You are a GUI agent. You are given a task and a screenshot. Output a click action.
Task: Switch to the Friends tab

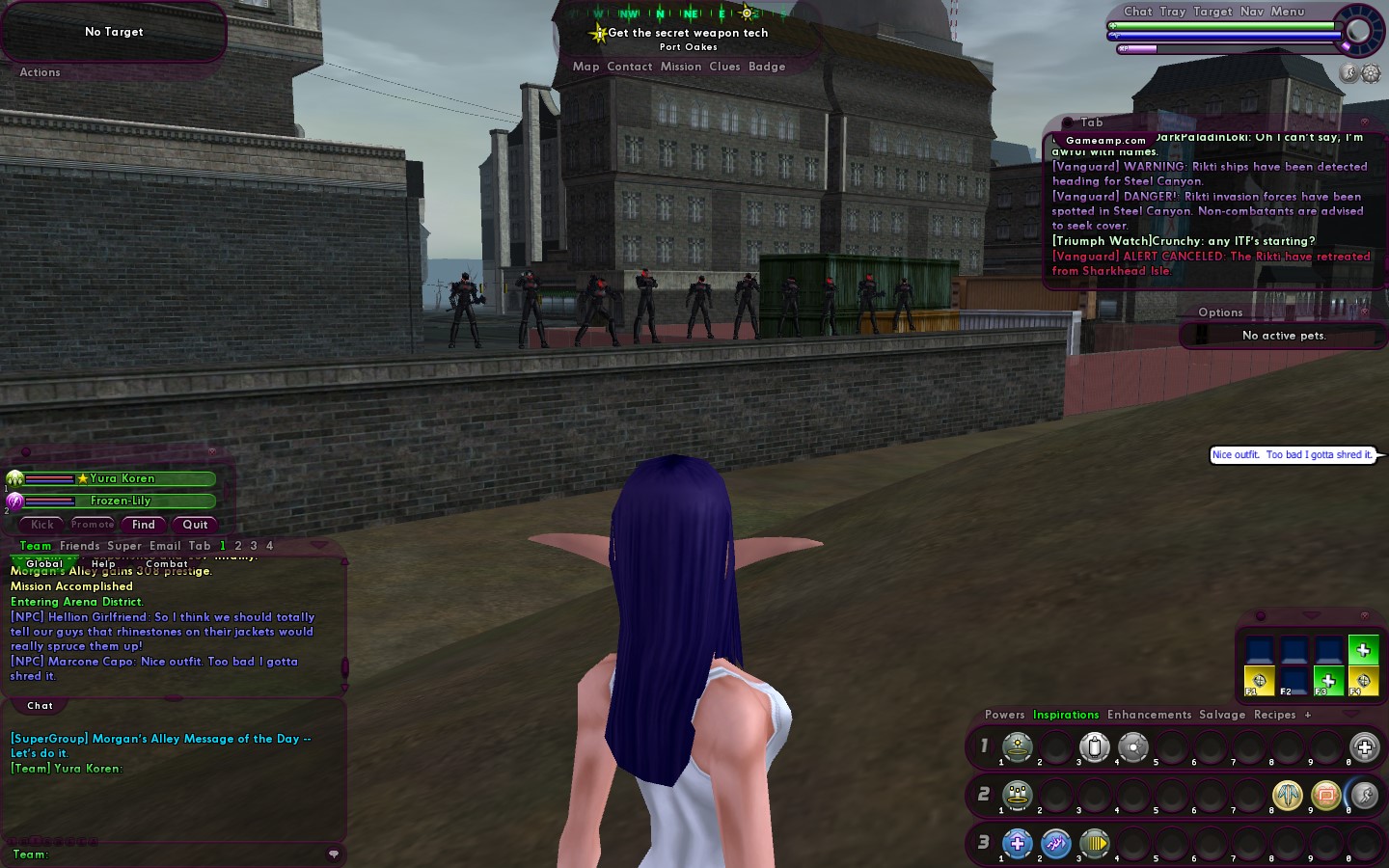pyautogui.click(x=79, y=546)
